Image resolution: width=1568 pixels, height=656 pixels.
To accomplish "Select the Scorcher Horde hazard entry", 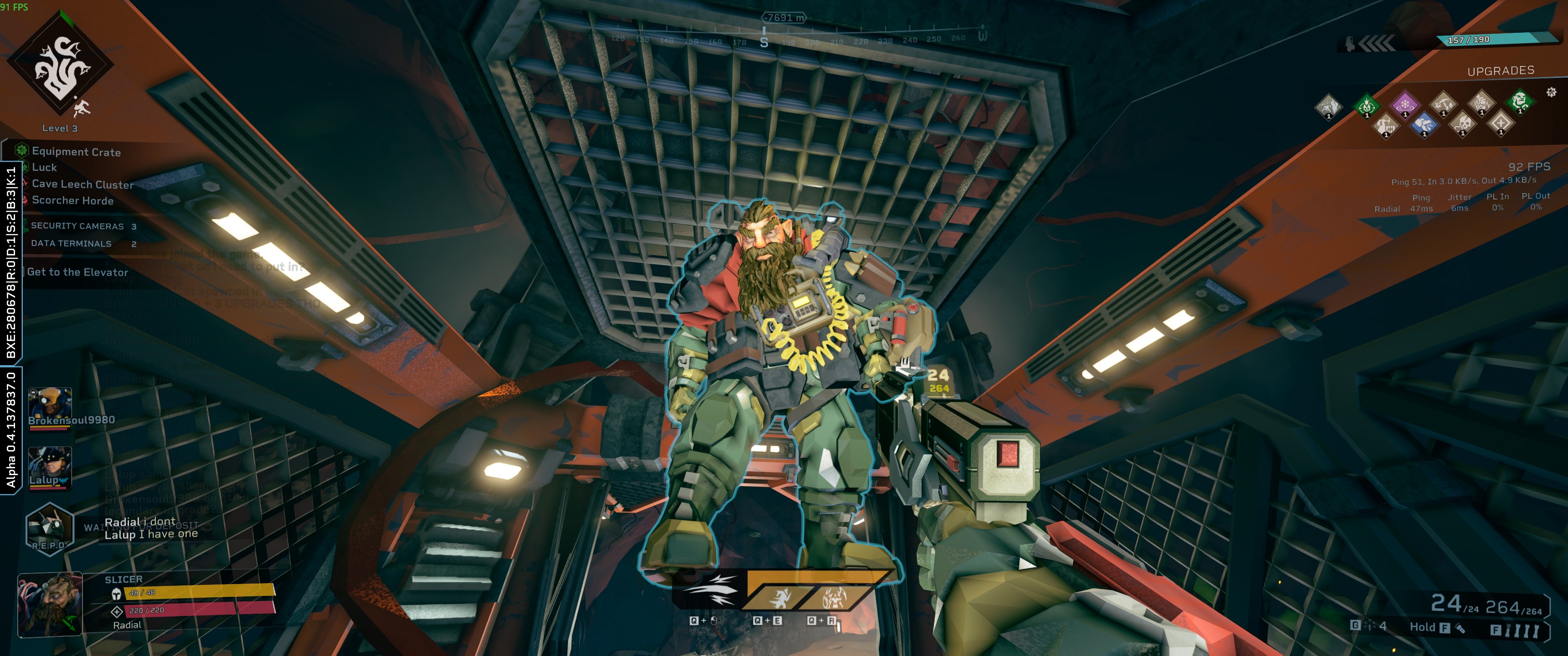I will (x=72, y=200).
